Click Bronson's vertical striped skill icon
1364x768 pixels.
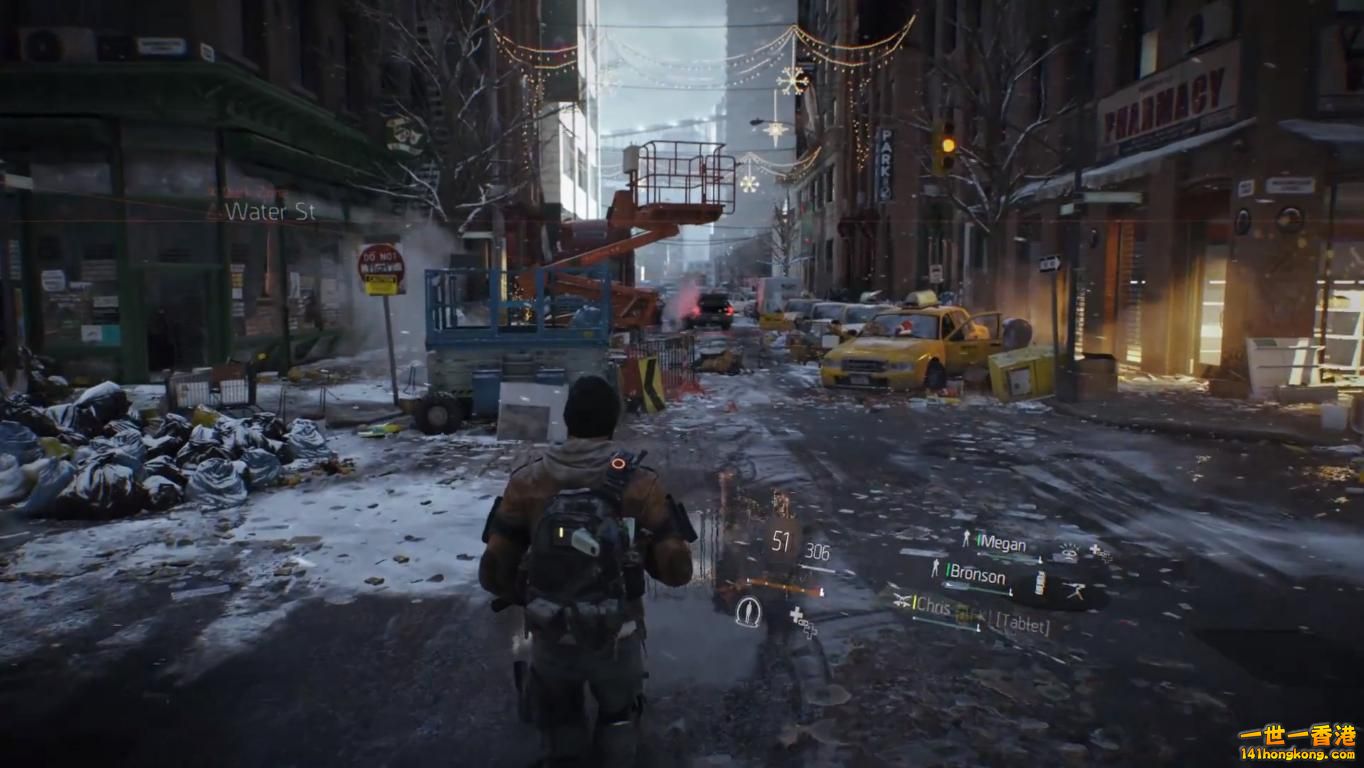coord(1039,582)
